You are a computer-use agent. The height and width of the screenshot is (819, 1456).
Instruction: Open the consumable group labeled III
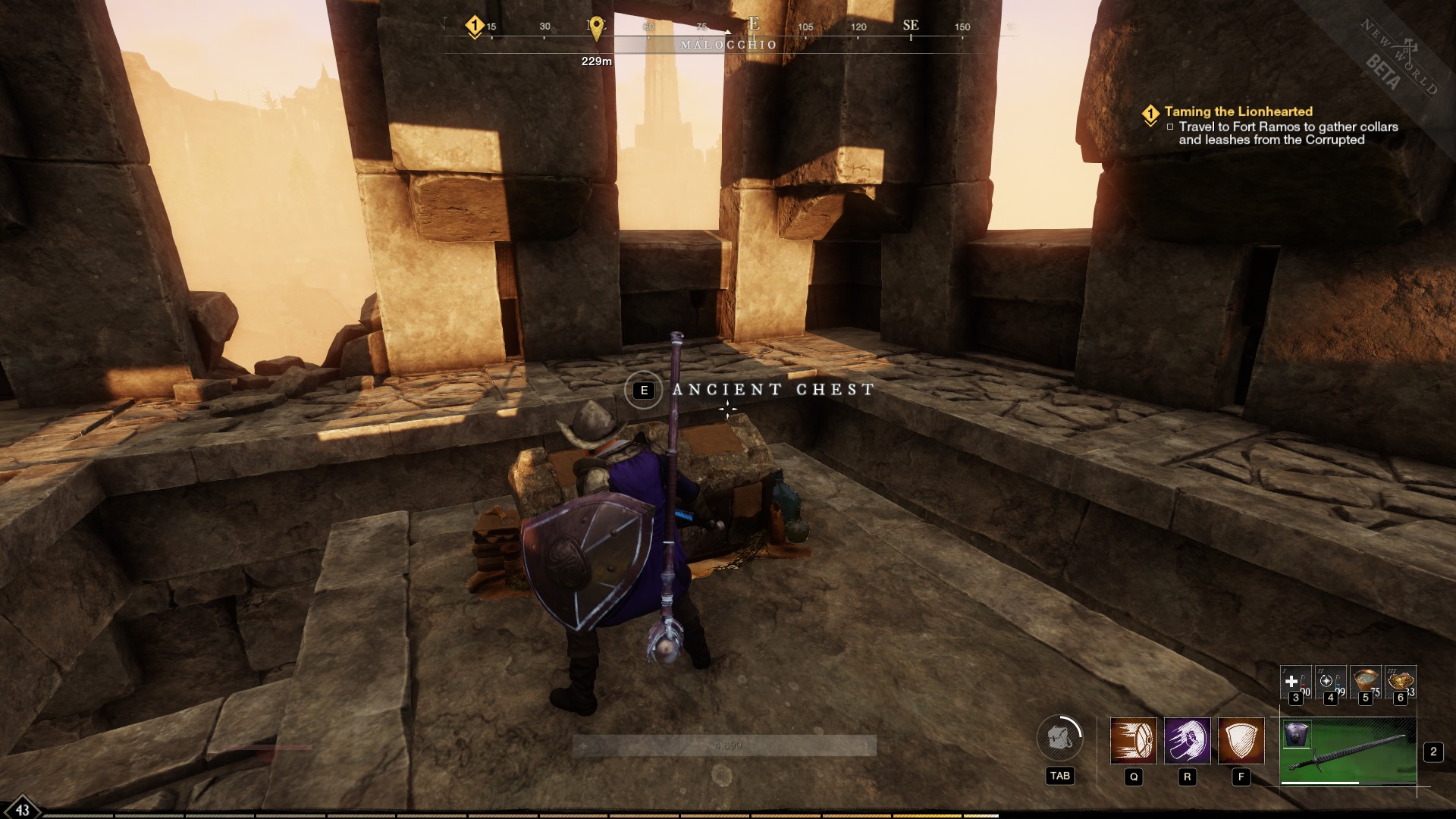[1389, 670]
